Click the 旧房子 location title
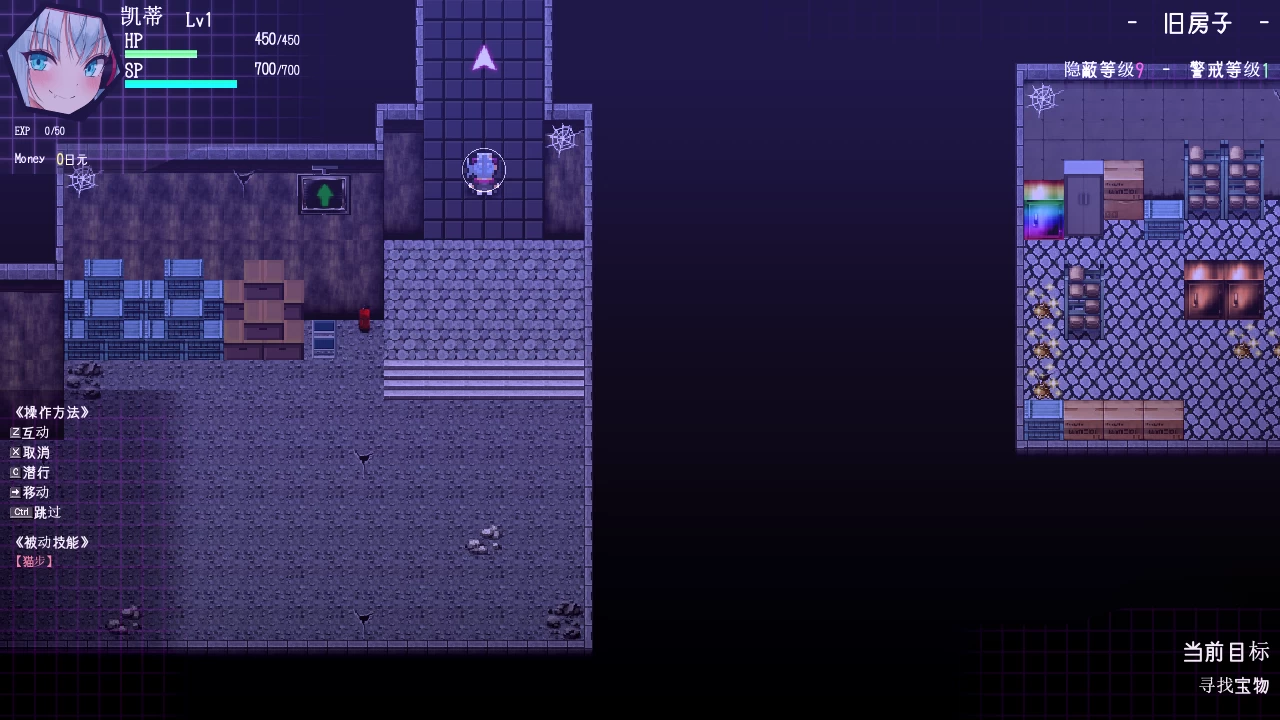The width and height of the screenshot is (1280, 720). (1198, 23)
